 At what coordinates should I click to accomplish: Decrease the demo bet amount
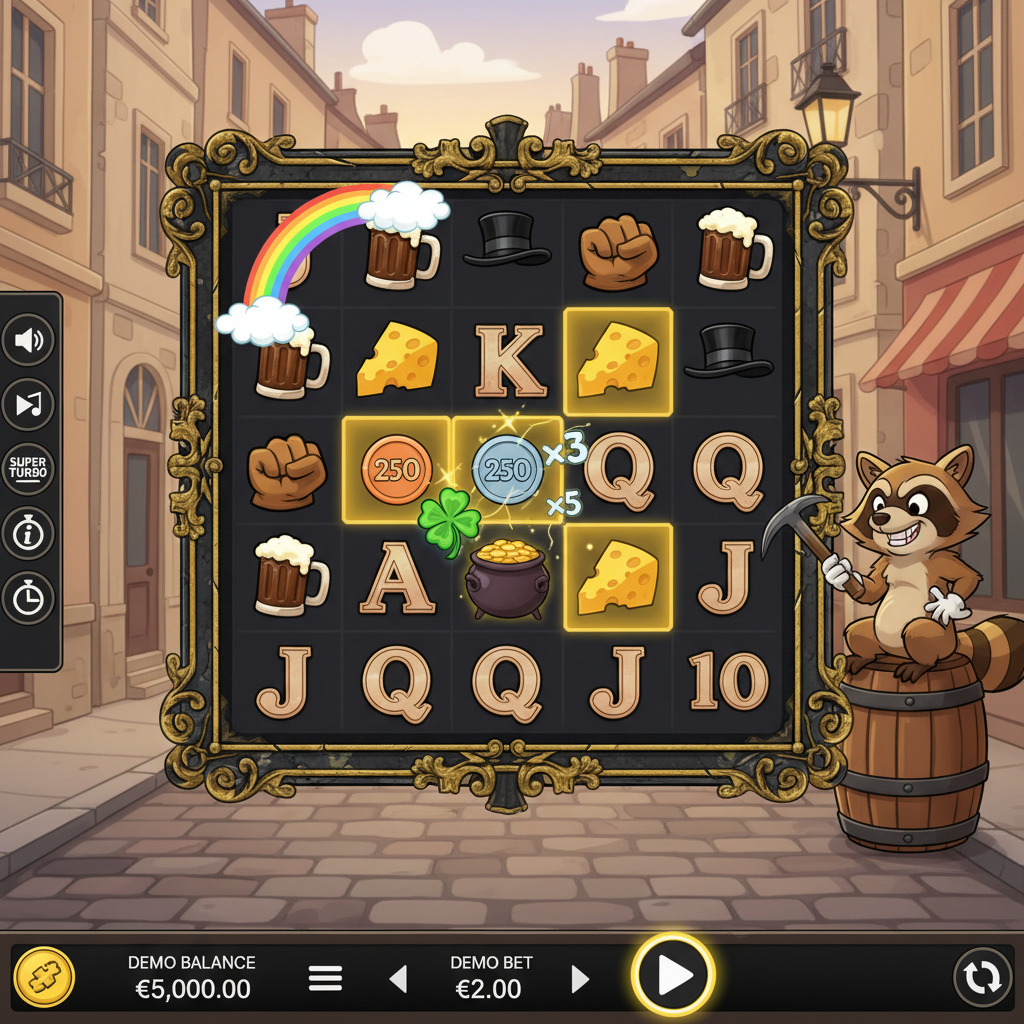tap(398, 978)
